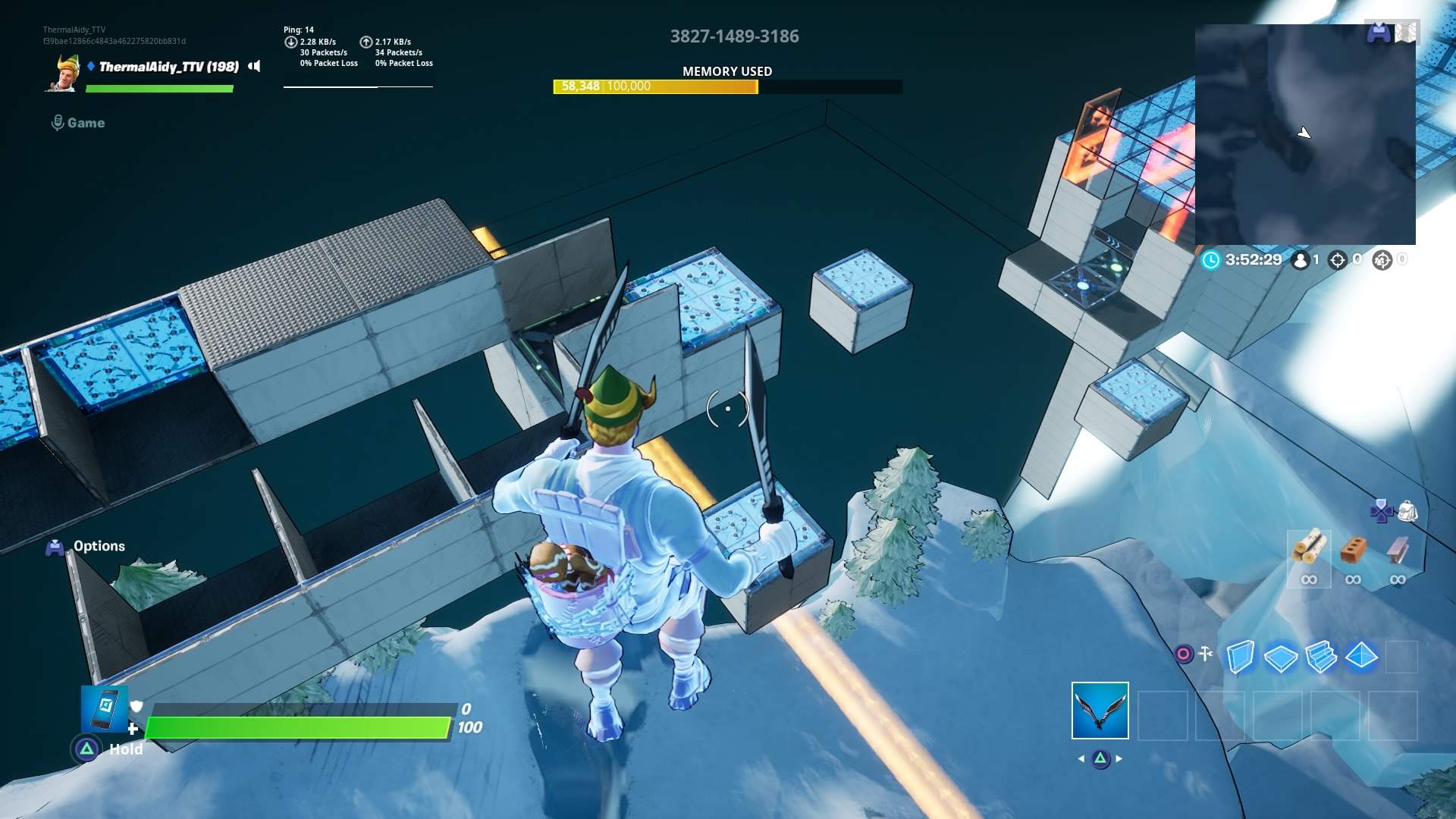Open the Options menu label

(99, 546)
